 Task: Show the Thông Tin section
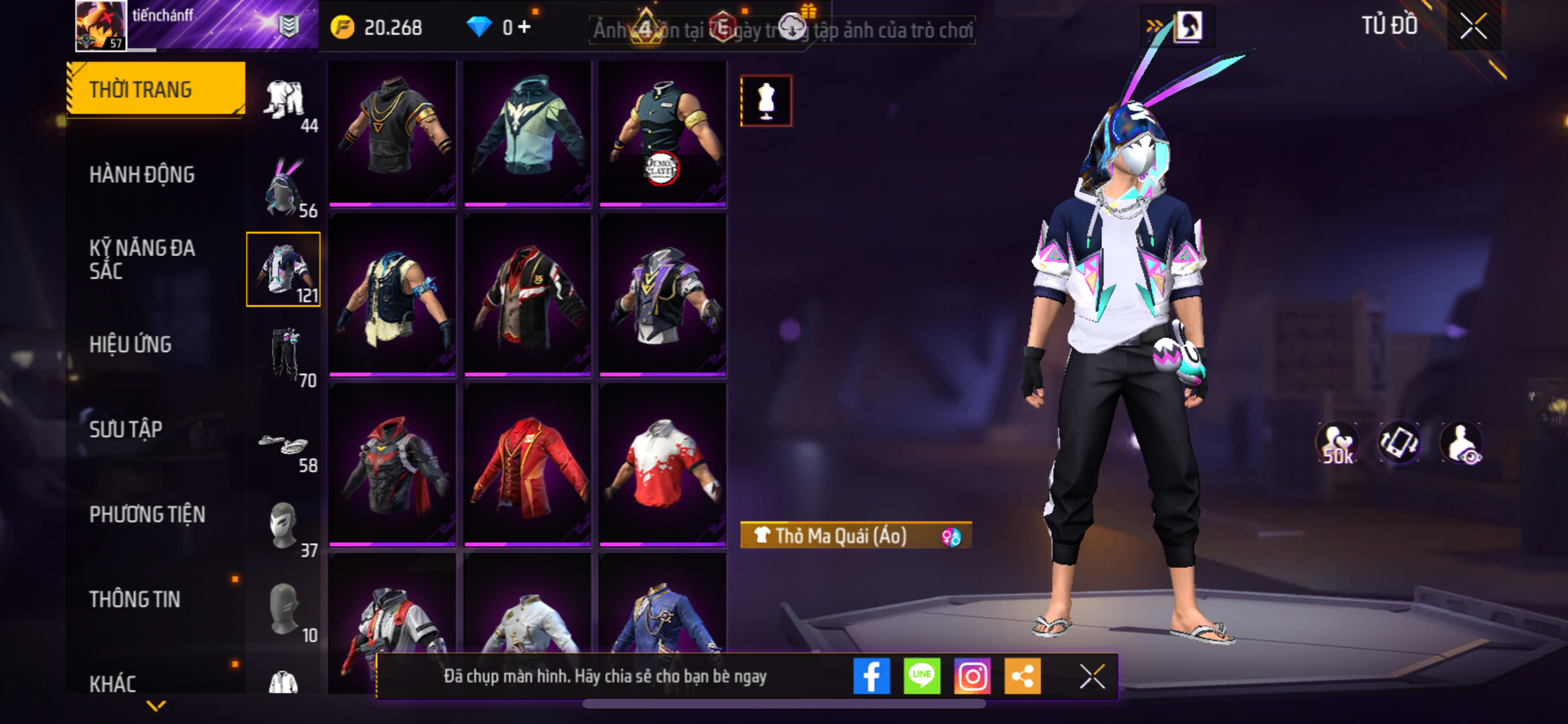[x=135, y=599]
